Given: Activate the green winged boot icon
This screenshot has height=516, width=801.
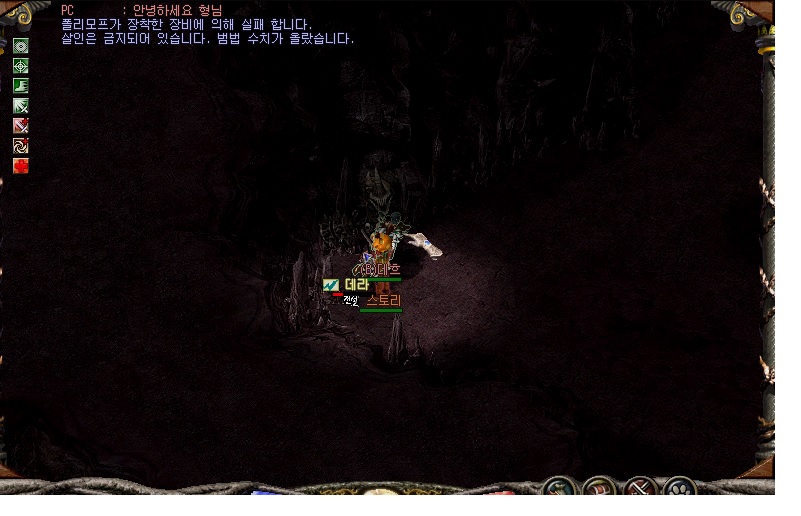Looking at the screenshot, I should click(x=20, y=85).
